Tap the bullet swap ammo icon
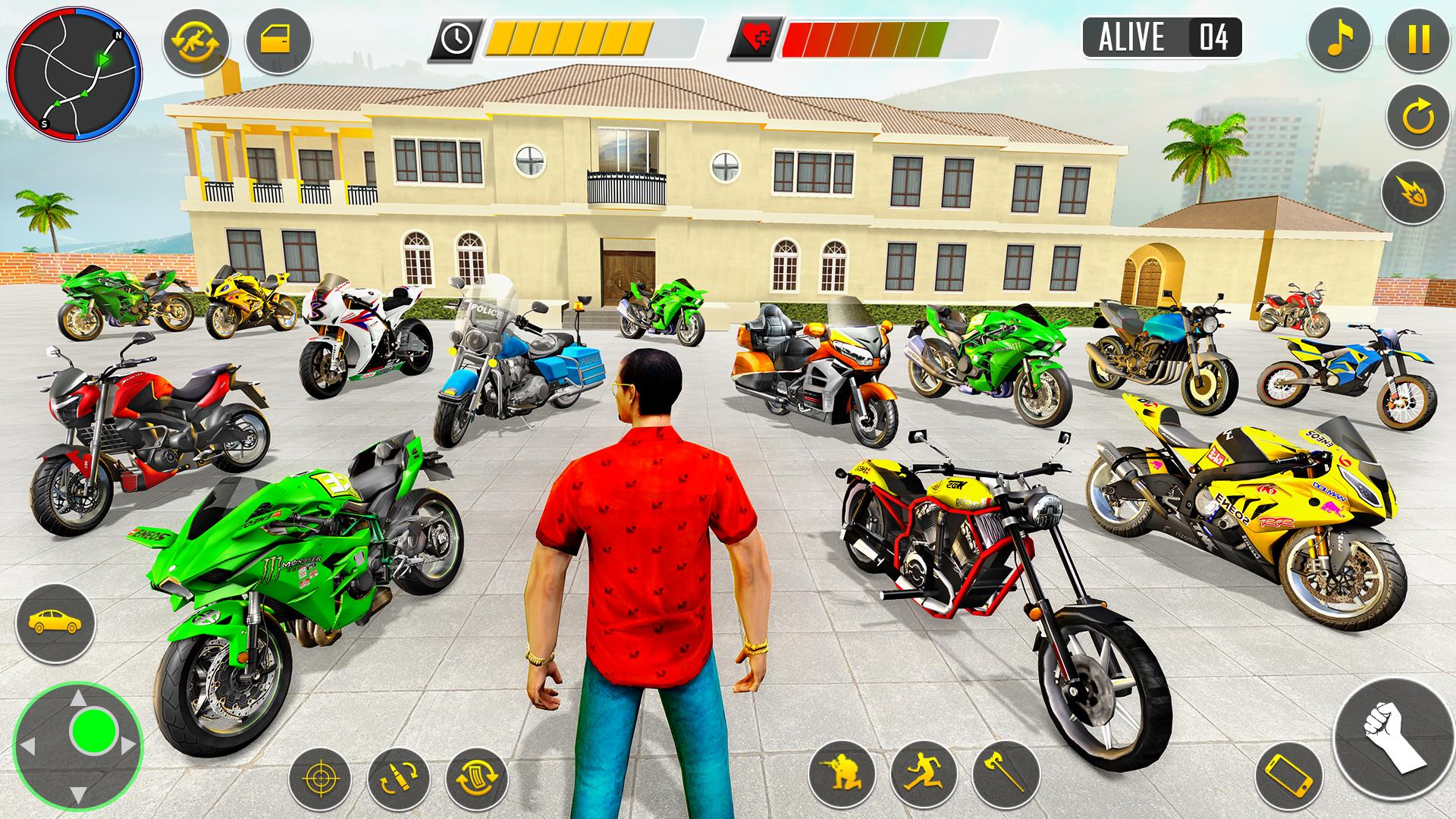 click(x=398, y=779)
